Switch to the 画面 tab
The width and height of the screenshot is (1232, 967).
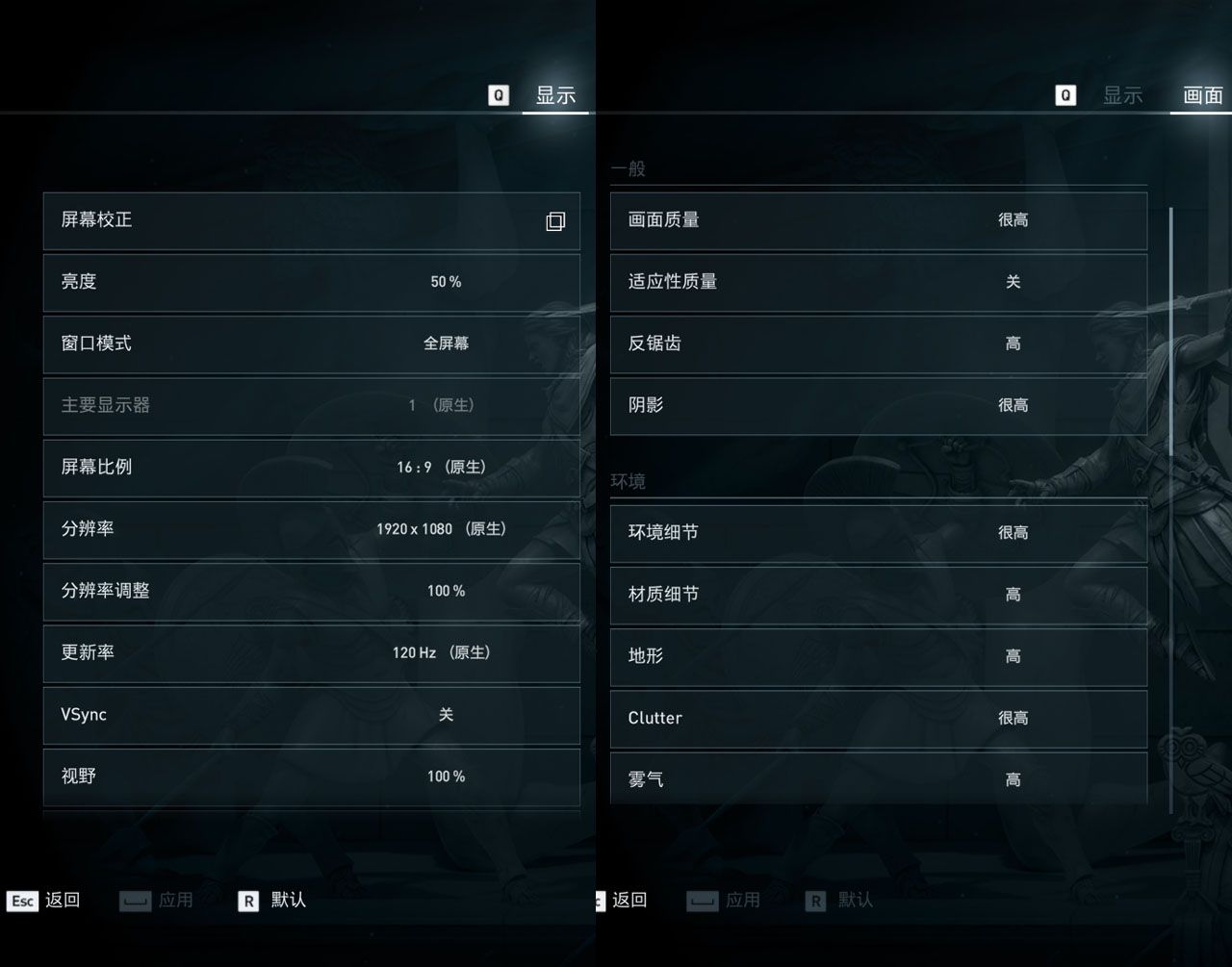(x=1201, y=95)
